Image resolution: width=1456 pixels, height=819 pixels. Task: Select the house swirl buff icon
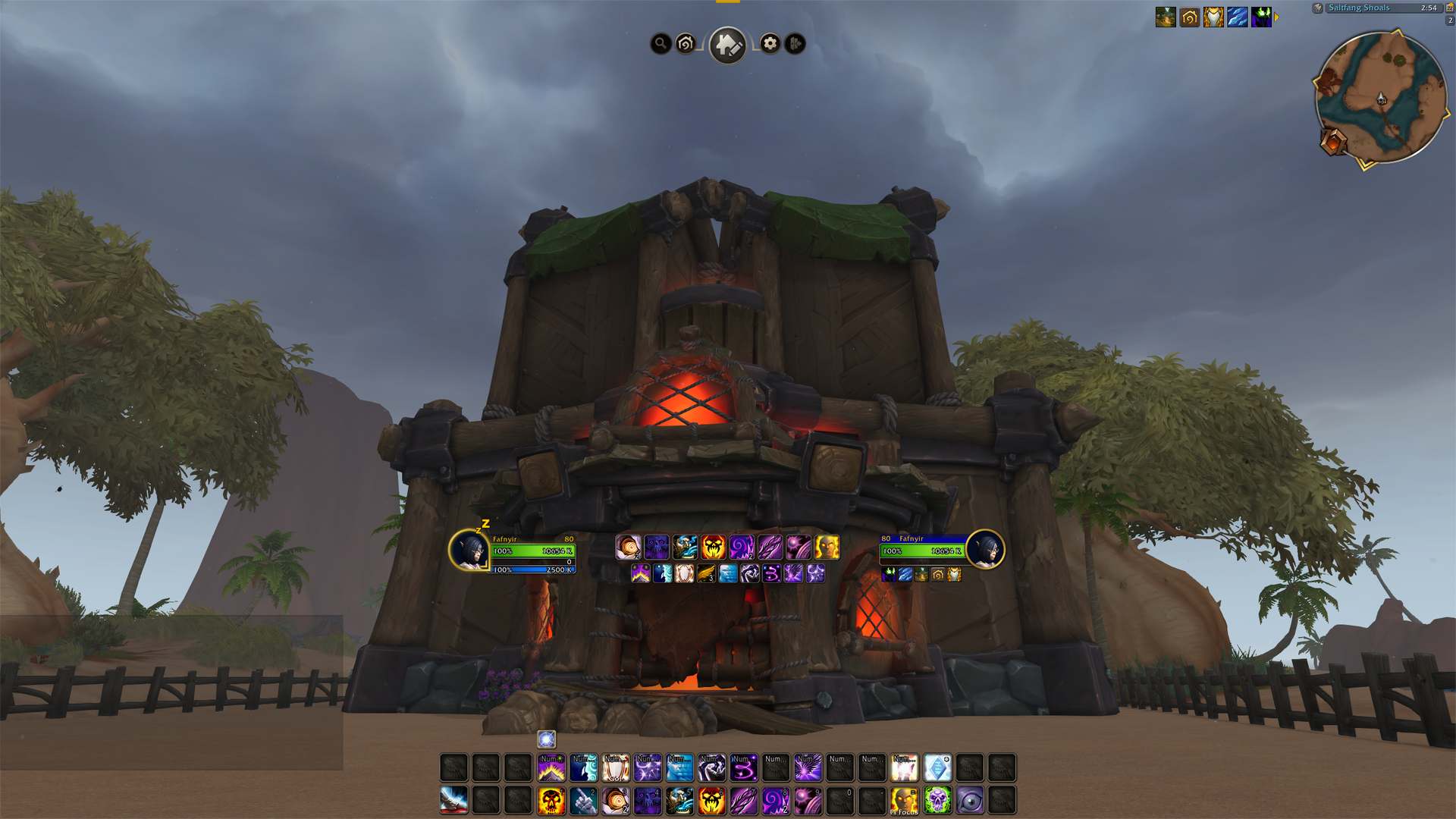pos(1189,17)
